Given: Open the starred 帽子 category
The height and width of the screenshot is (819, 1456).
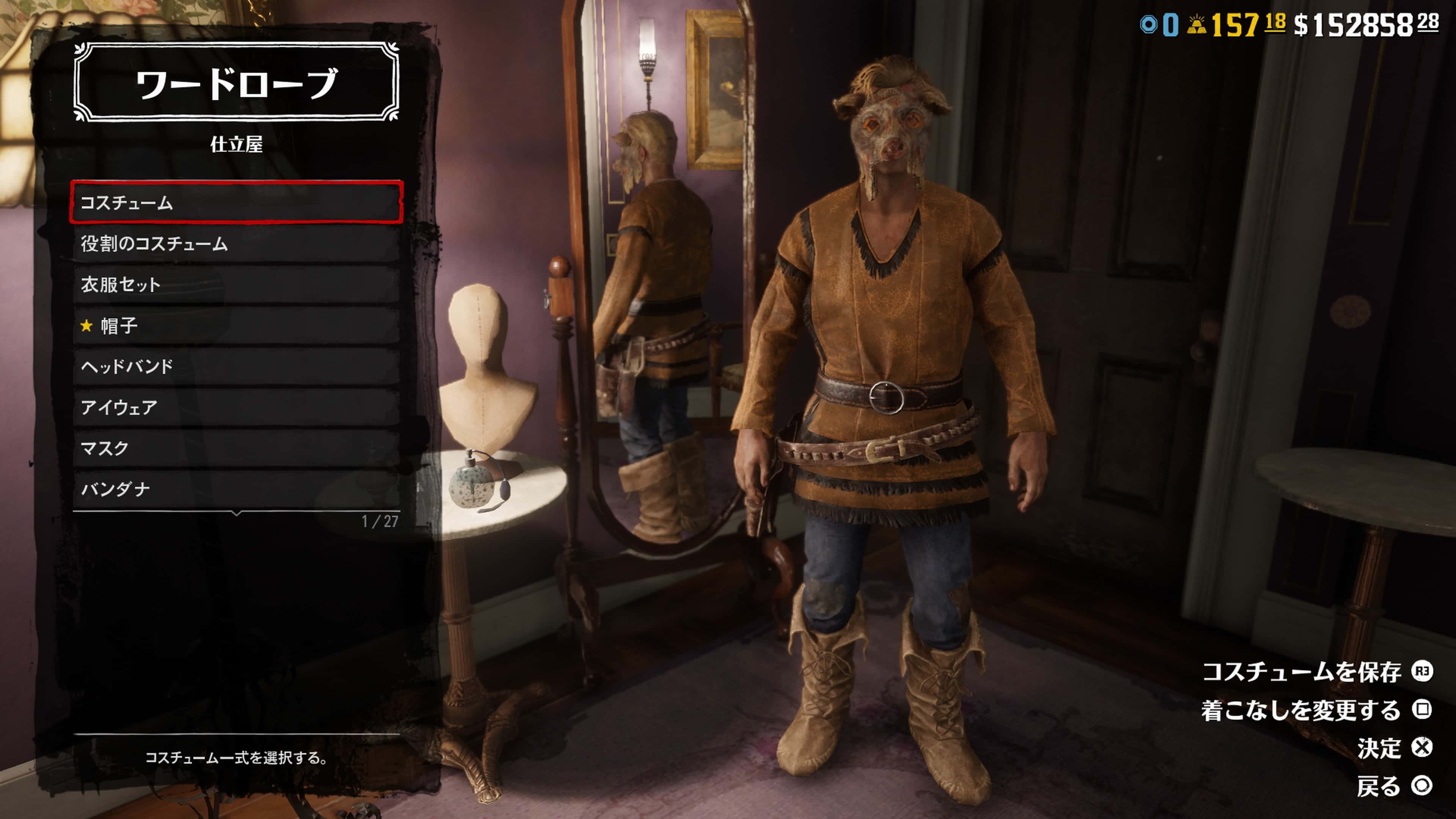Looking at the screenshot, I should coord(236,326).
